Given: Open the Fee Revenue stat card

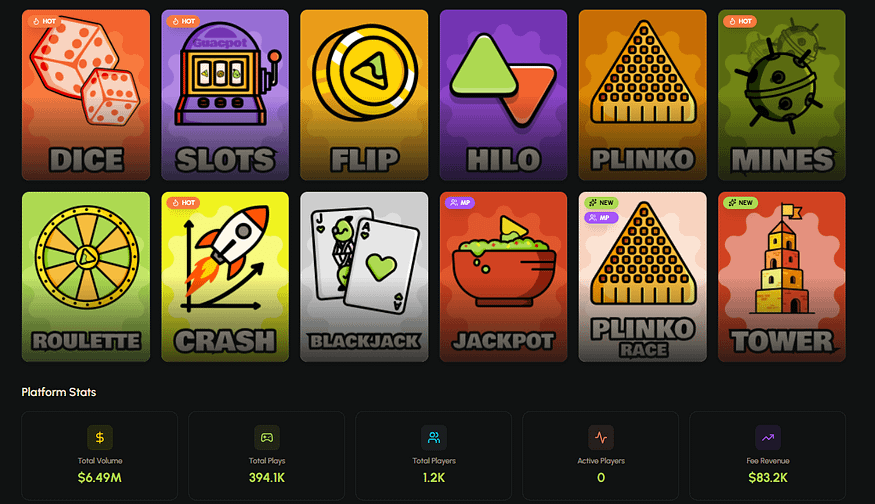Looking at the screenshot, I should 768,456.
